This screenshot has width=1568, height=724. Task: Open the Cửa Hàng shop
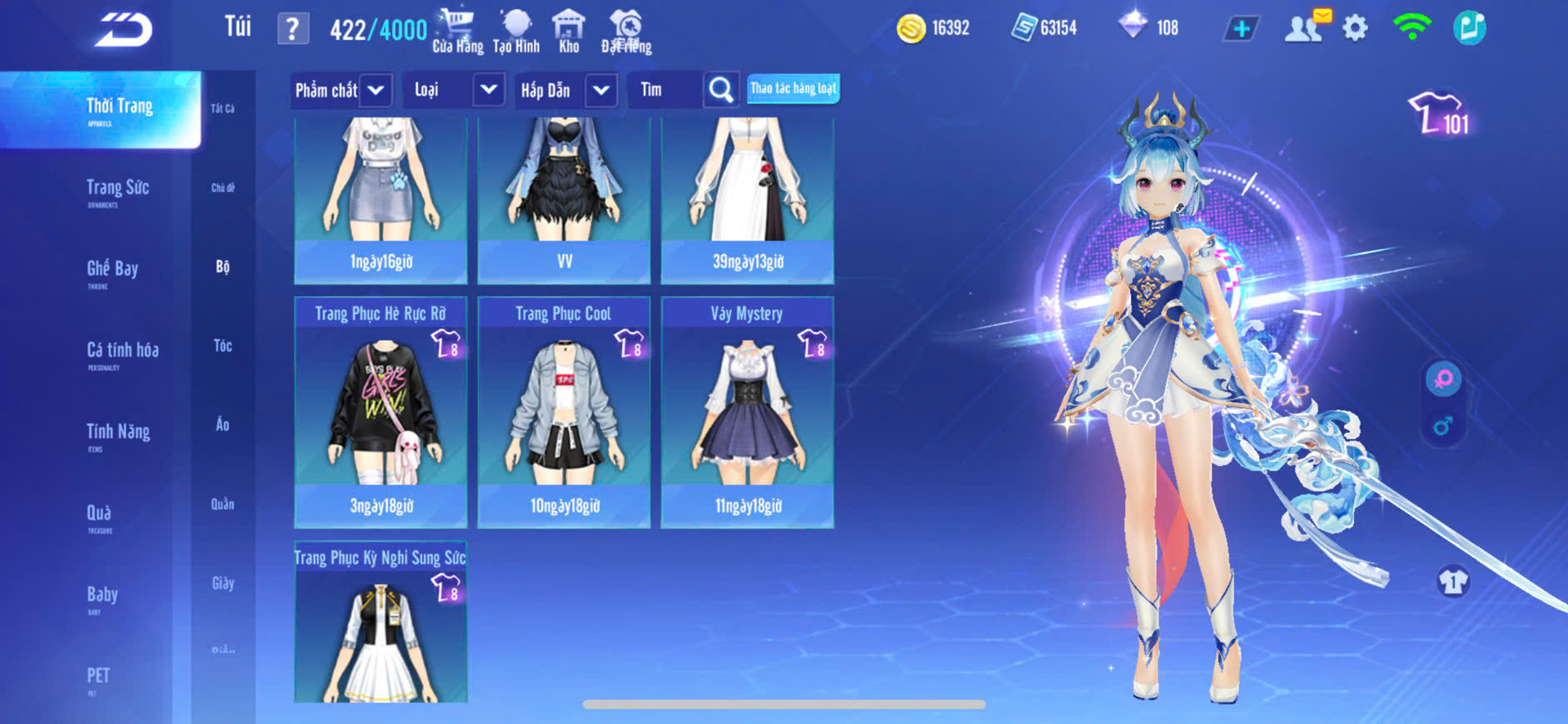[x=457, y=32]
